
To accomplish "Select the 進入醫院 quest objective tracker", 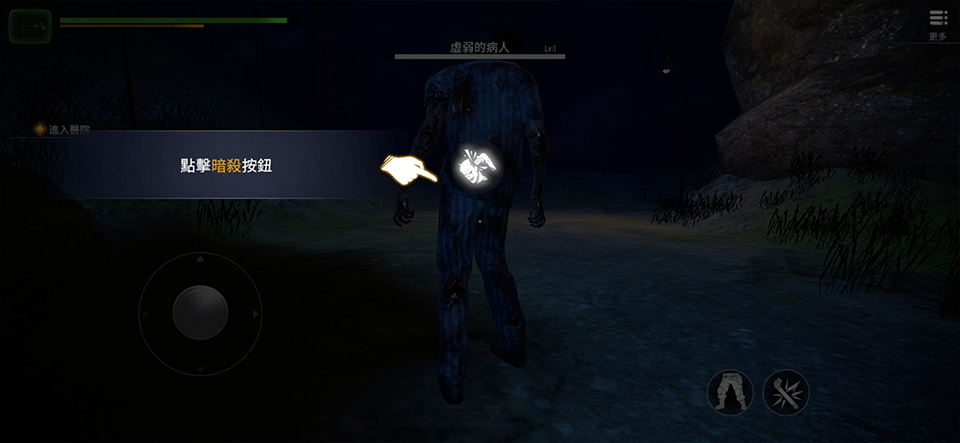I will (62, 129).
